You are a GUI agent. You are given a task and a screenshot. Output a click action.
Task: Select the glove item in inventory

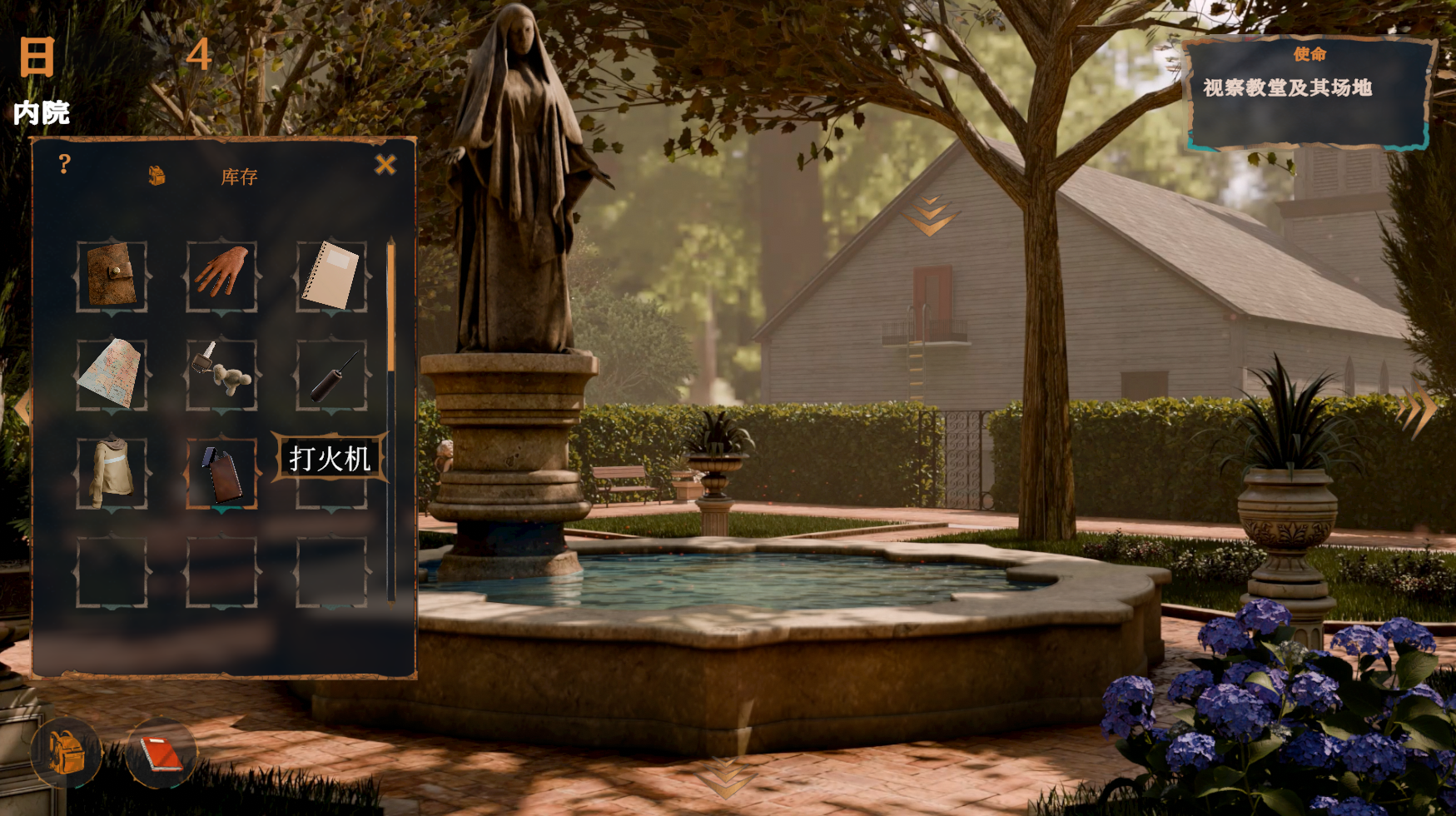(x=221, y=274)
